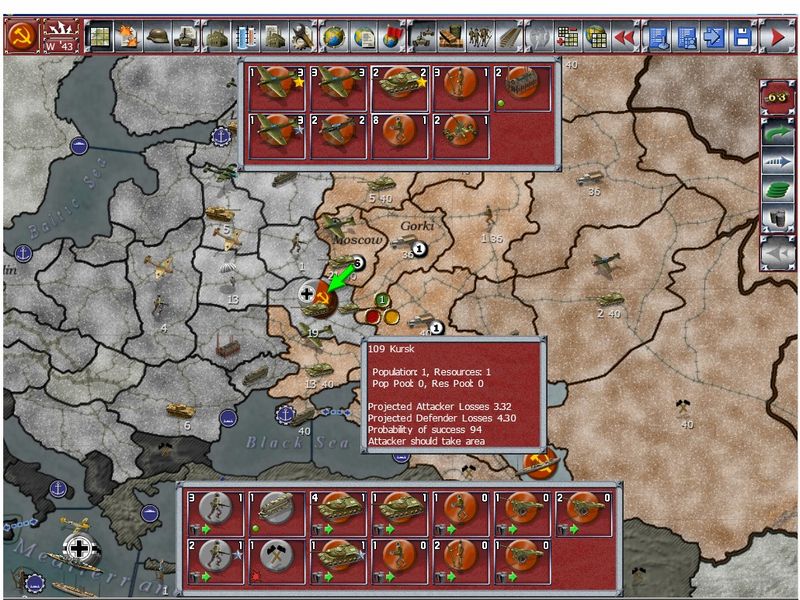Click the three soldiers toolbar icon
800x600 pixels.
[x=479, y=38]
